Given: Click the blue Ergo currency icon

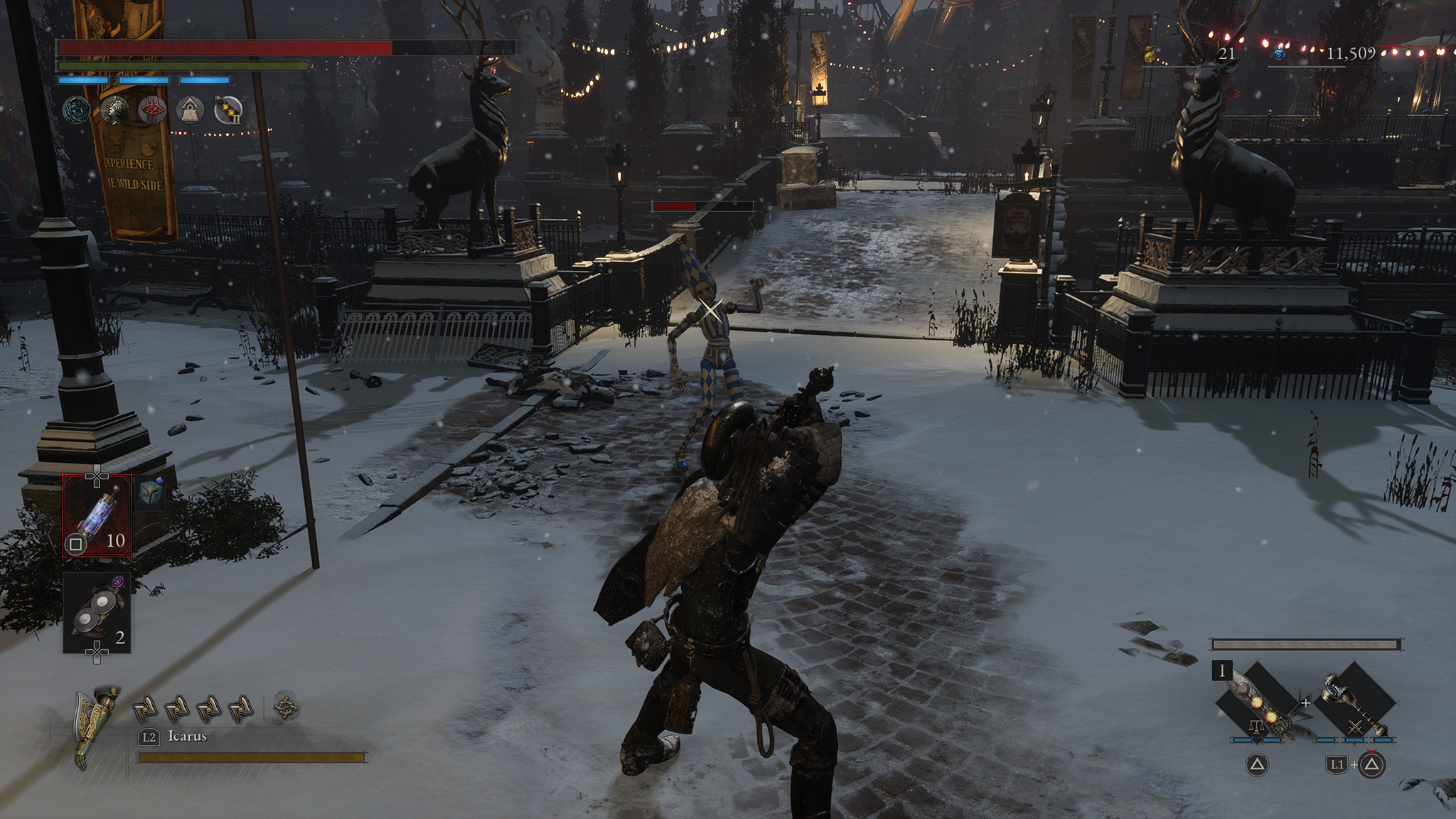Looking at the screenshot, I should tap(1278, 53).
